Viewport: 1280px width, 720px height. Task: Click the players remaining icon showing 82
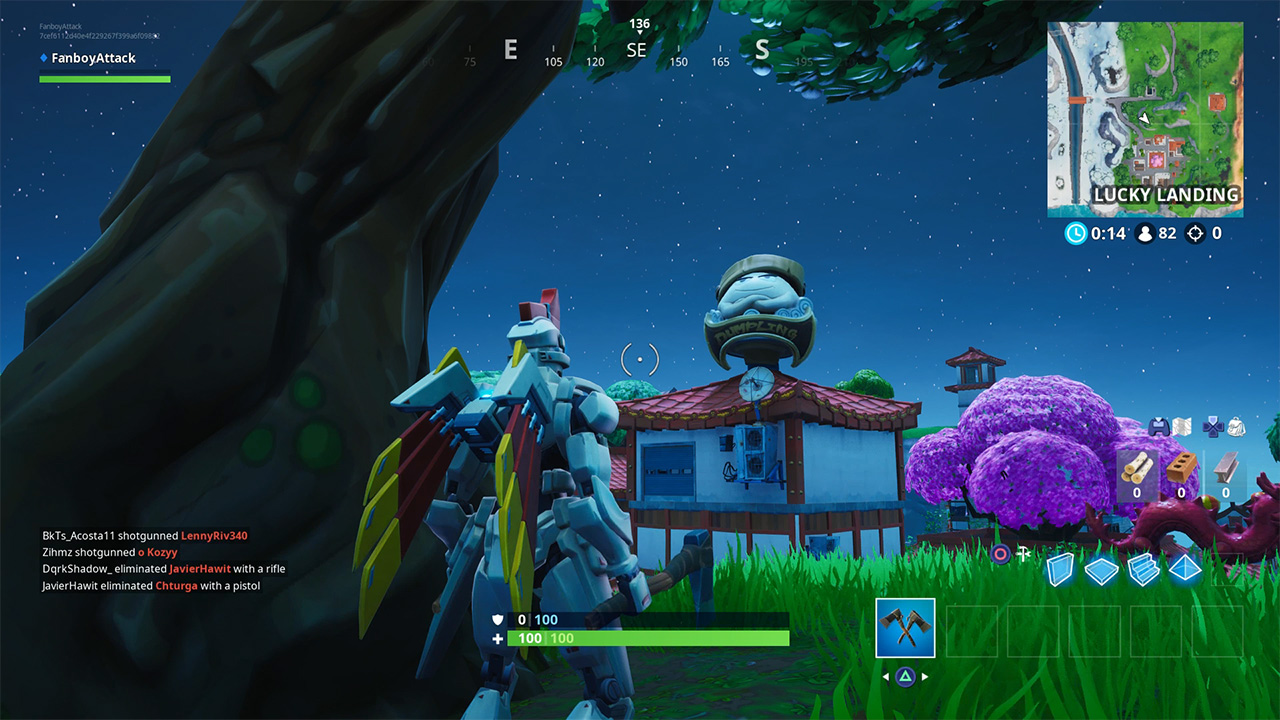coord(1147,233)
